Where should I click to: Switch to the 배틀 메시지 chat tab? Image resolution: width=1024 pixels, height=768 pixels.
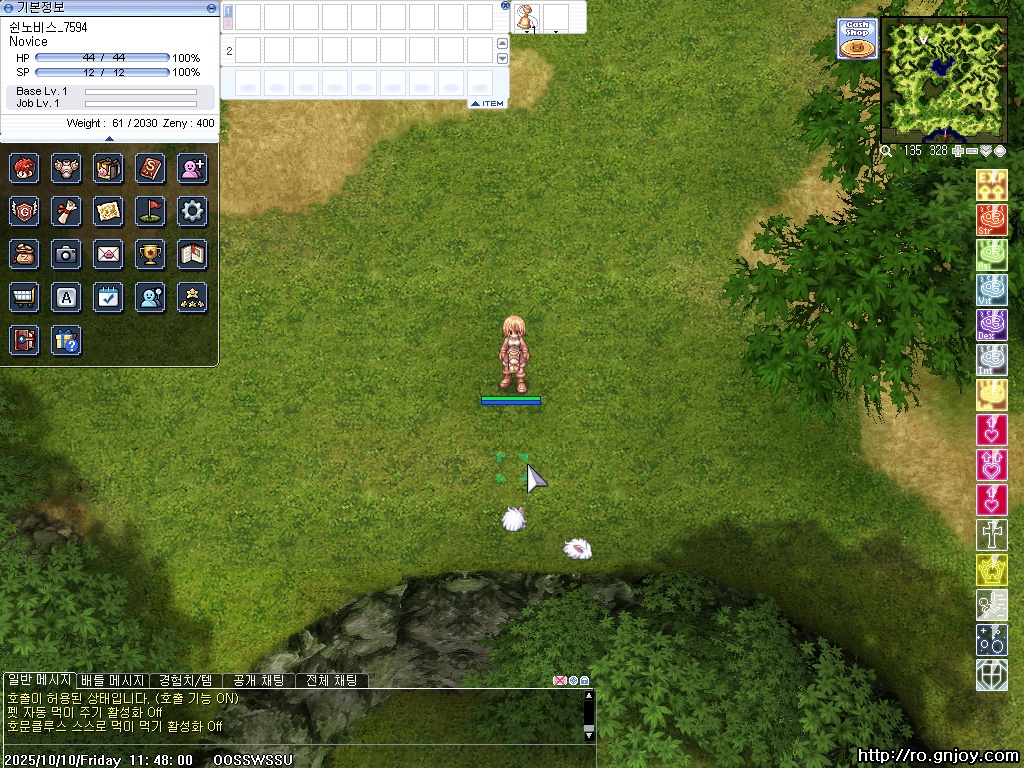[112, 681]
